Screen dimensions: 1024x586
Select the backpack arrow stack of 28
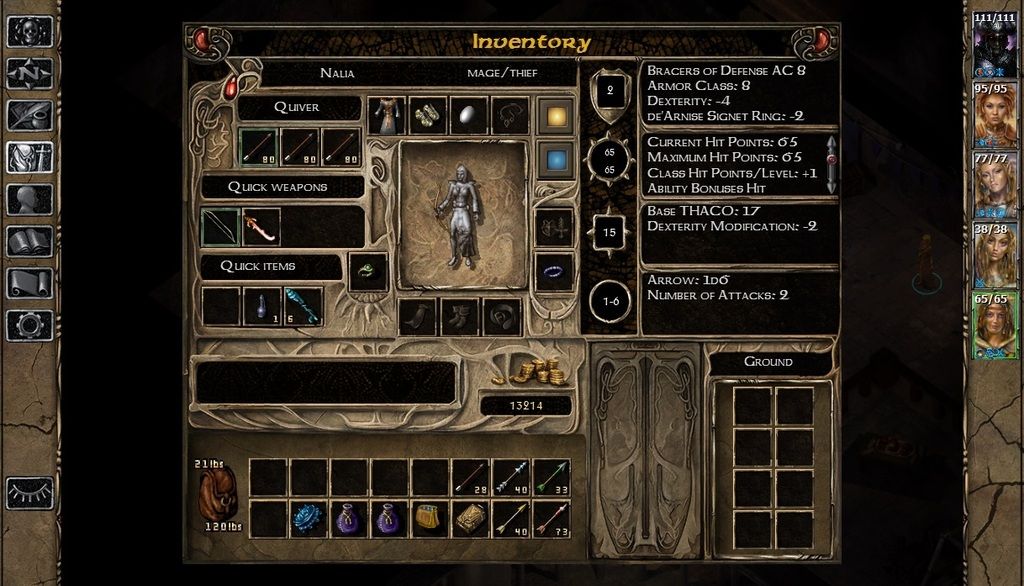(x=469, y=477)
